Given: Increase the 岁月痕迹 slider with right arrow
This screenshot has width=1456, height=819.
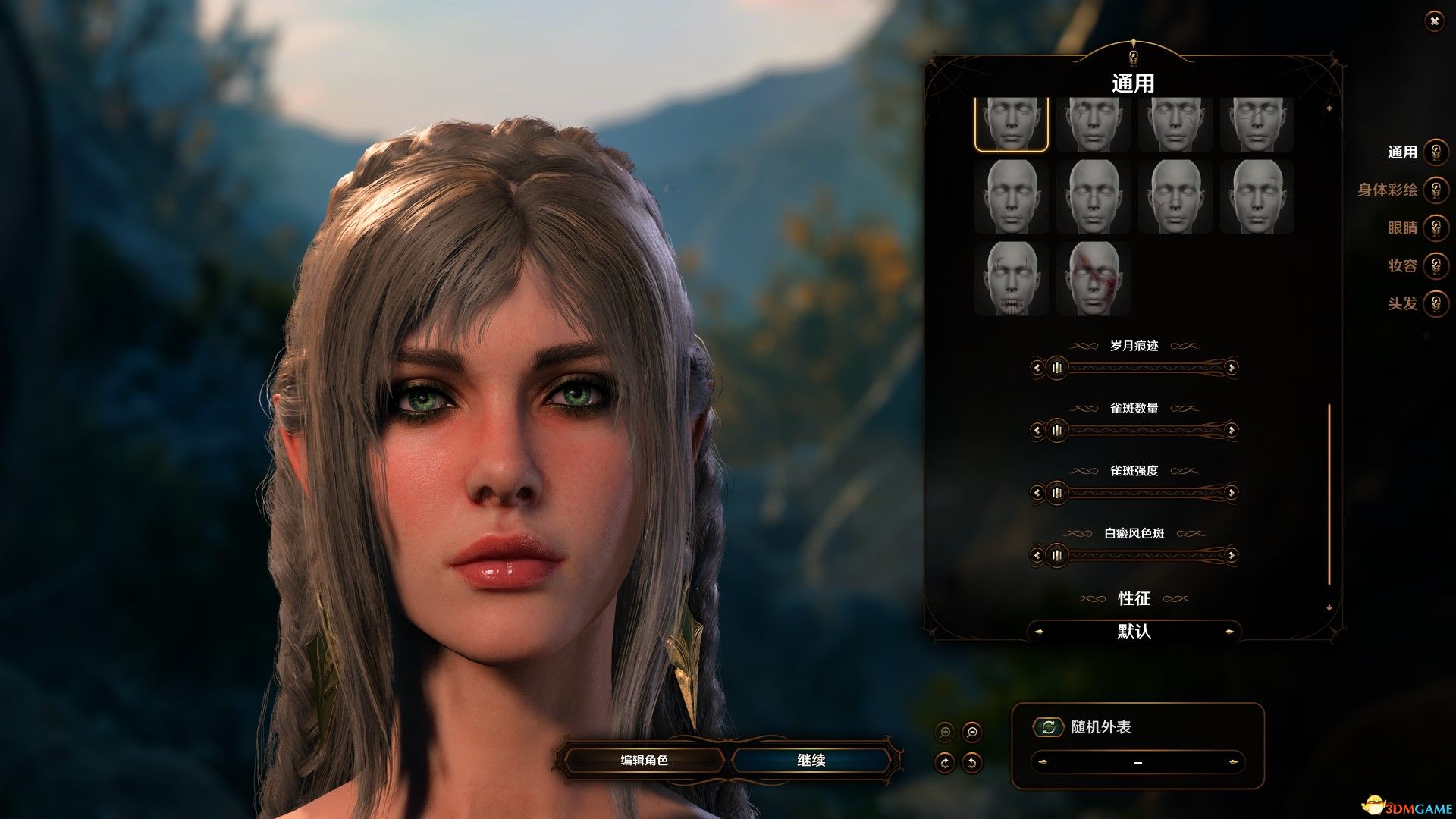Looking at the screenshot, I should pos(1231,368).
